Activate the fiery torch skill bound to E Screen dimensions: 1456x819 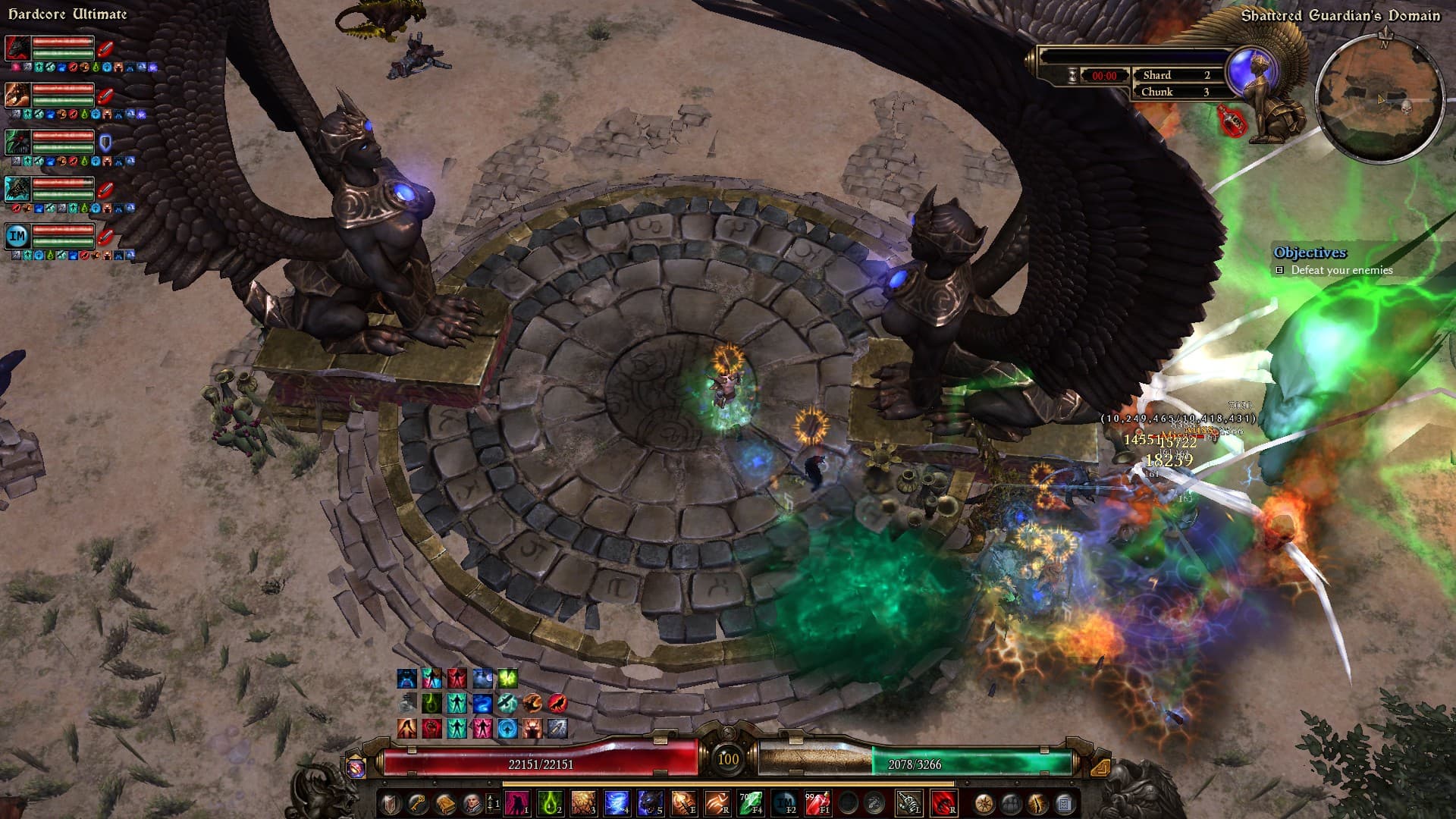682,802
